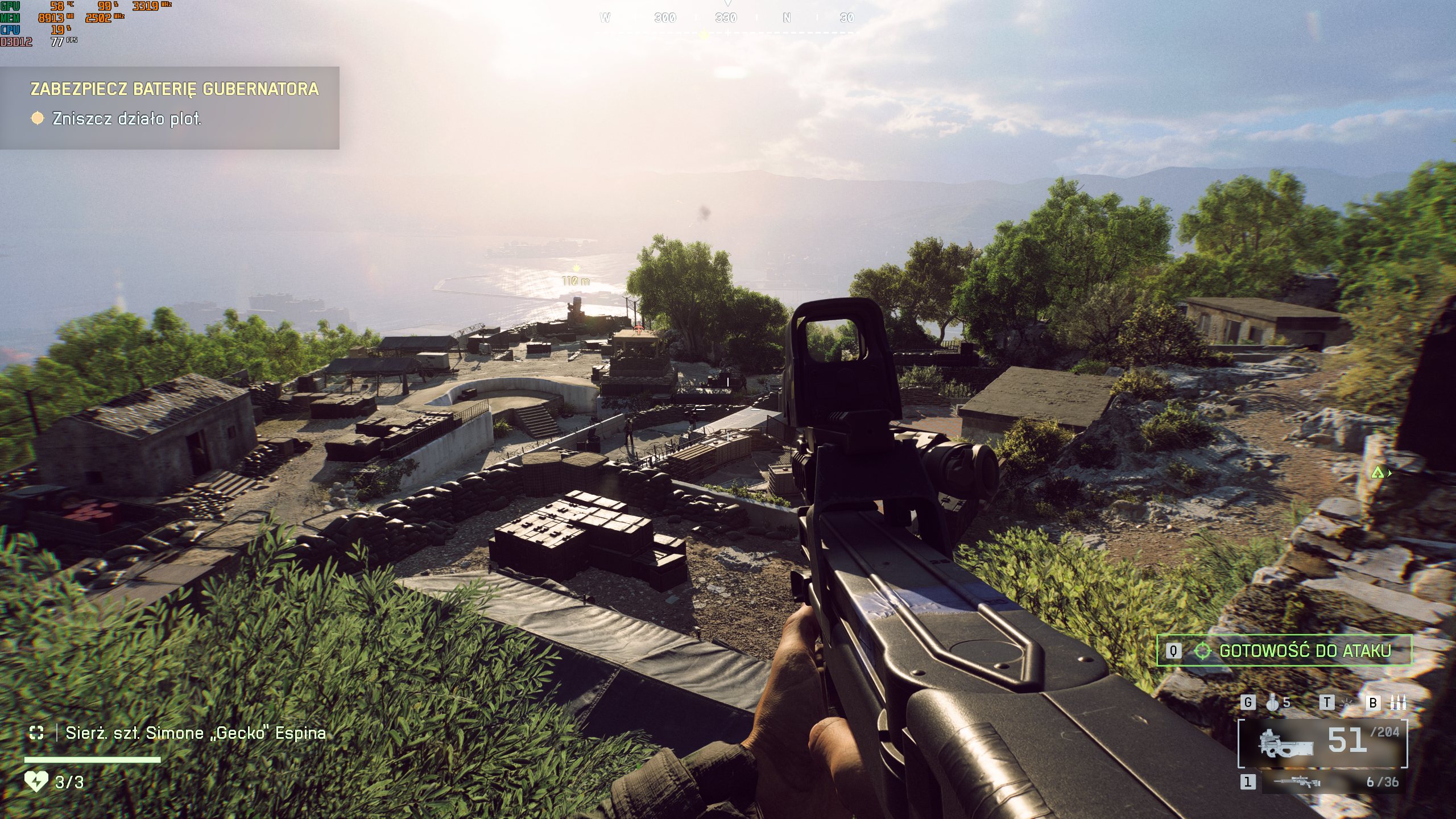This screenshot has height=819, width=1456.
Task: Select the P90 primary weapon slot
Action: click(1322, 744)
